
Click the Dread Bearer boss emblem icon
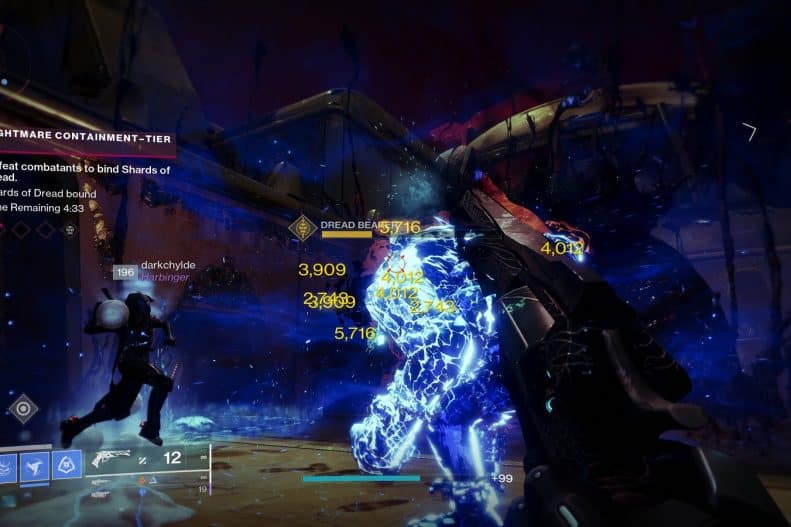(x=303, y=227)
